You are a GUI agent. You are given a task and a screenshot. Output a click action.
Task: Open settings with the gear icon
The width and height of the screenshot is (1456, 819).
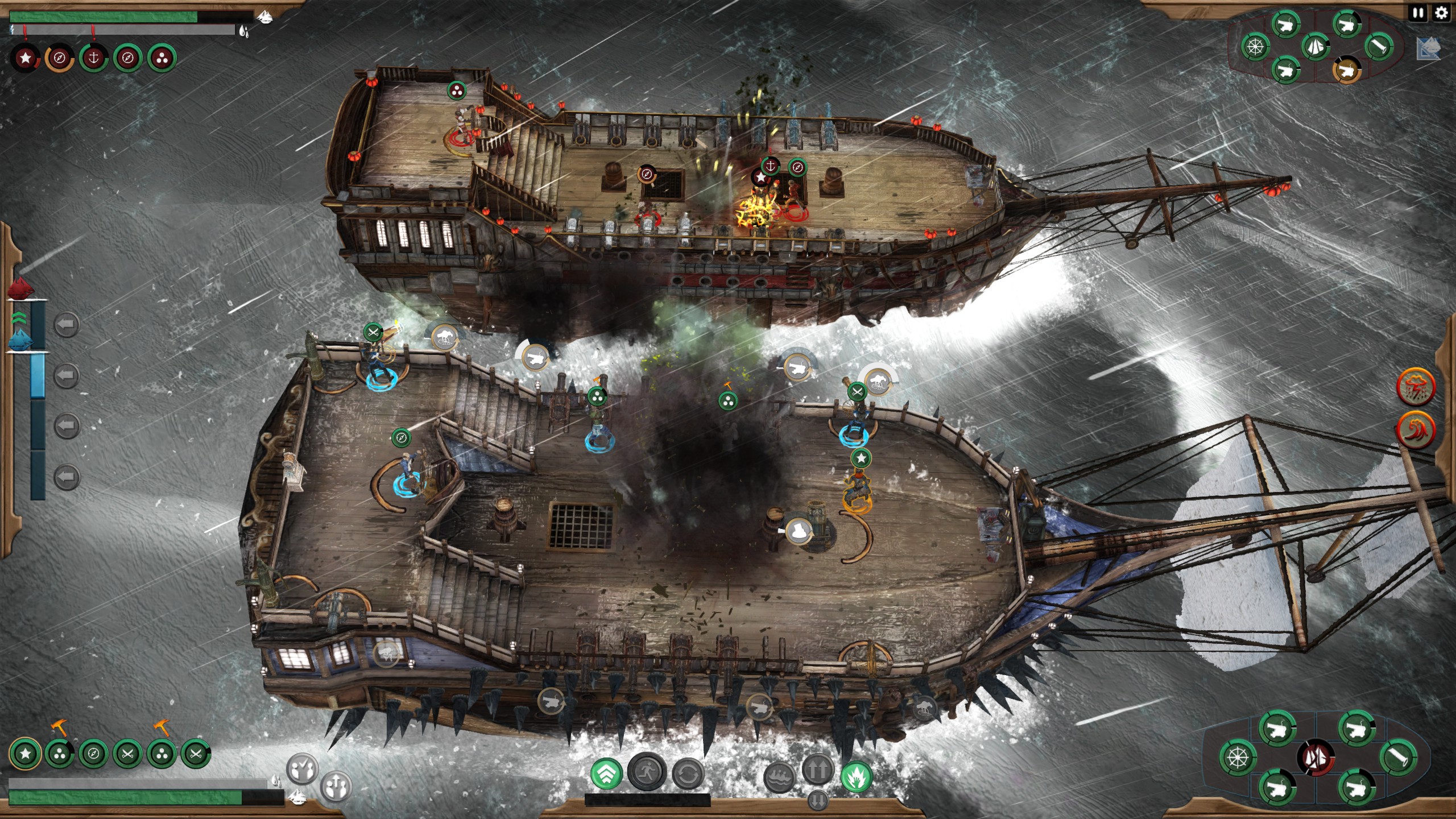point(1441,13)
